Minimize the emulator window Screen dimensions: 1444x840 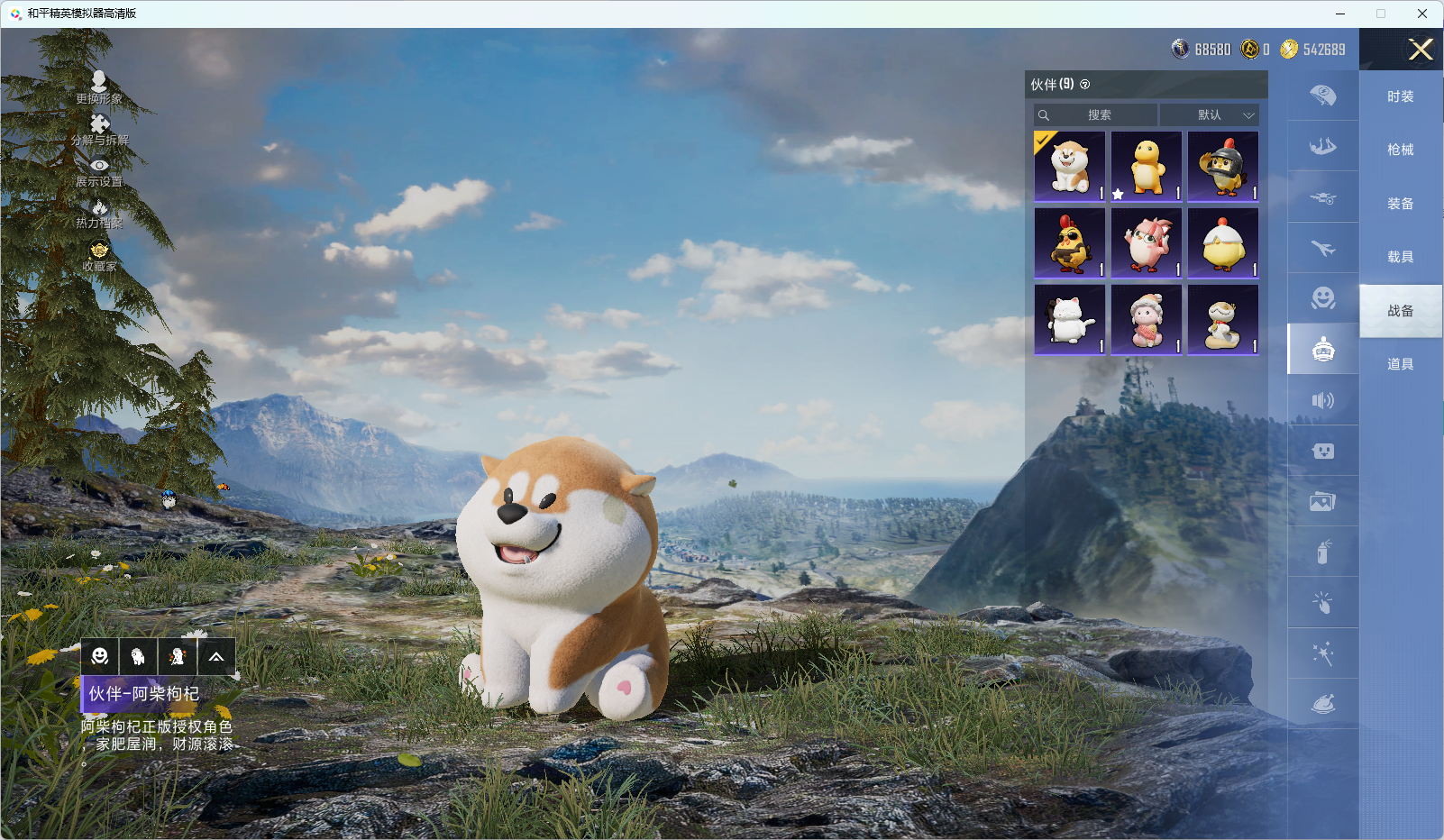point(1340,14)
